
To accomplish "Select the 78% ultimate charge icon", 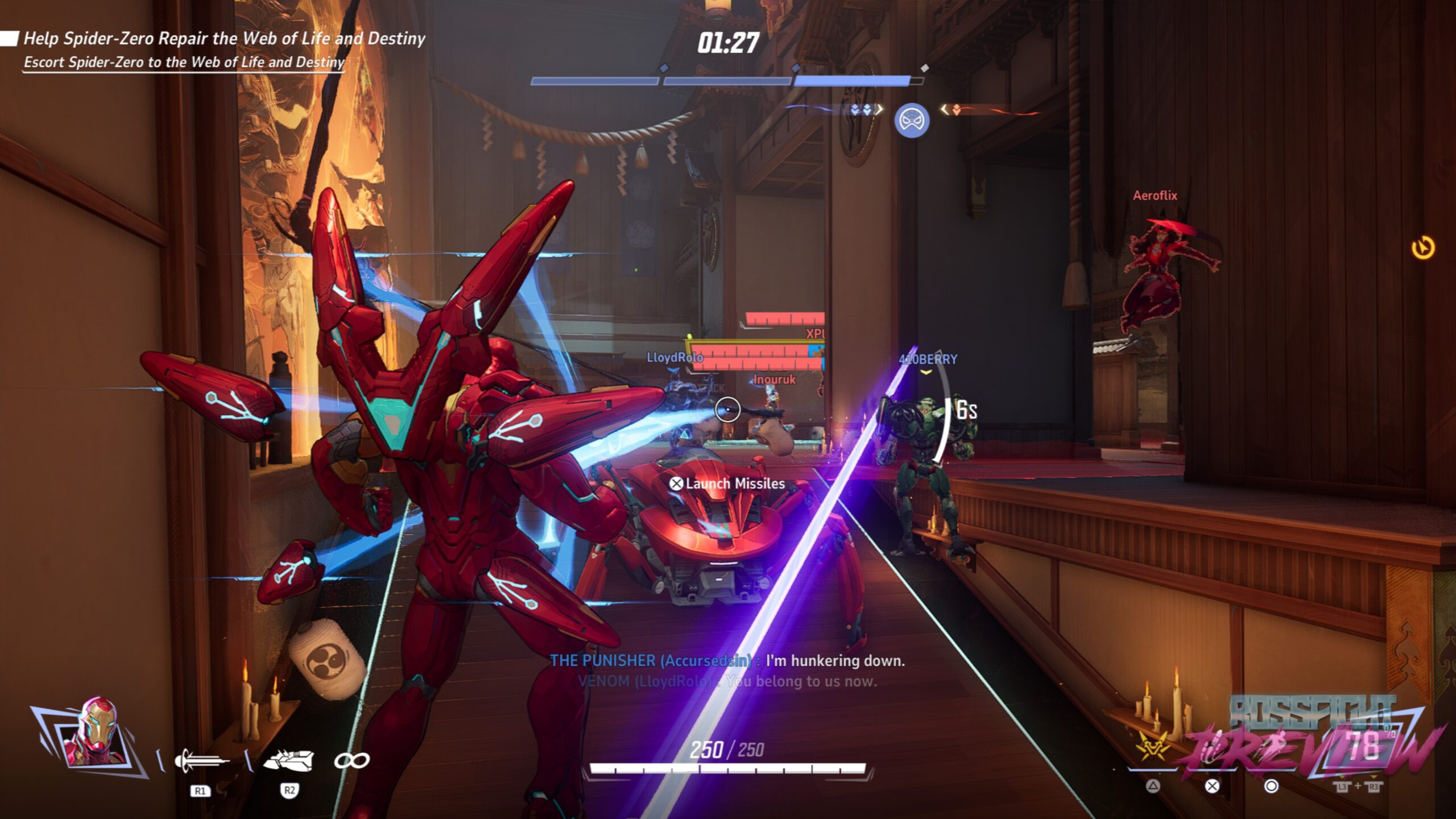I will click(1360, 746).
